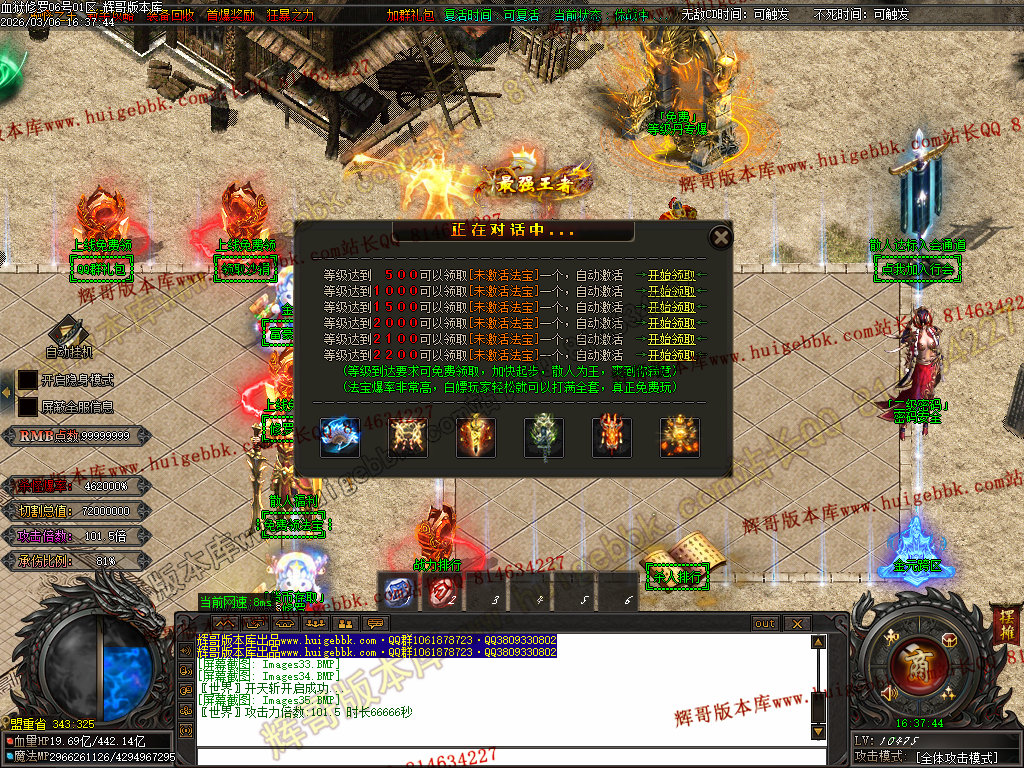Screen dimensions: 1024x768
Task: Toggle the 开启隐身模式 checkbox
Action: coord(28,381)
